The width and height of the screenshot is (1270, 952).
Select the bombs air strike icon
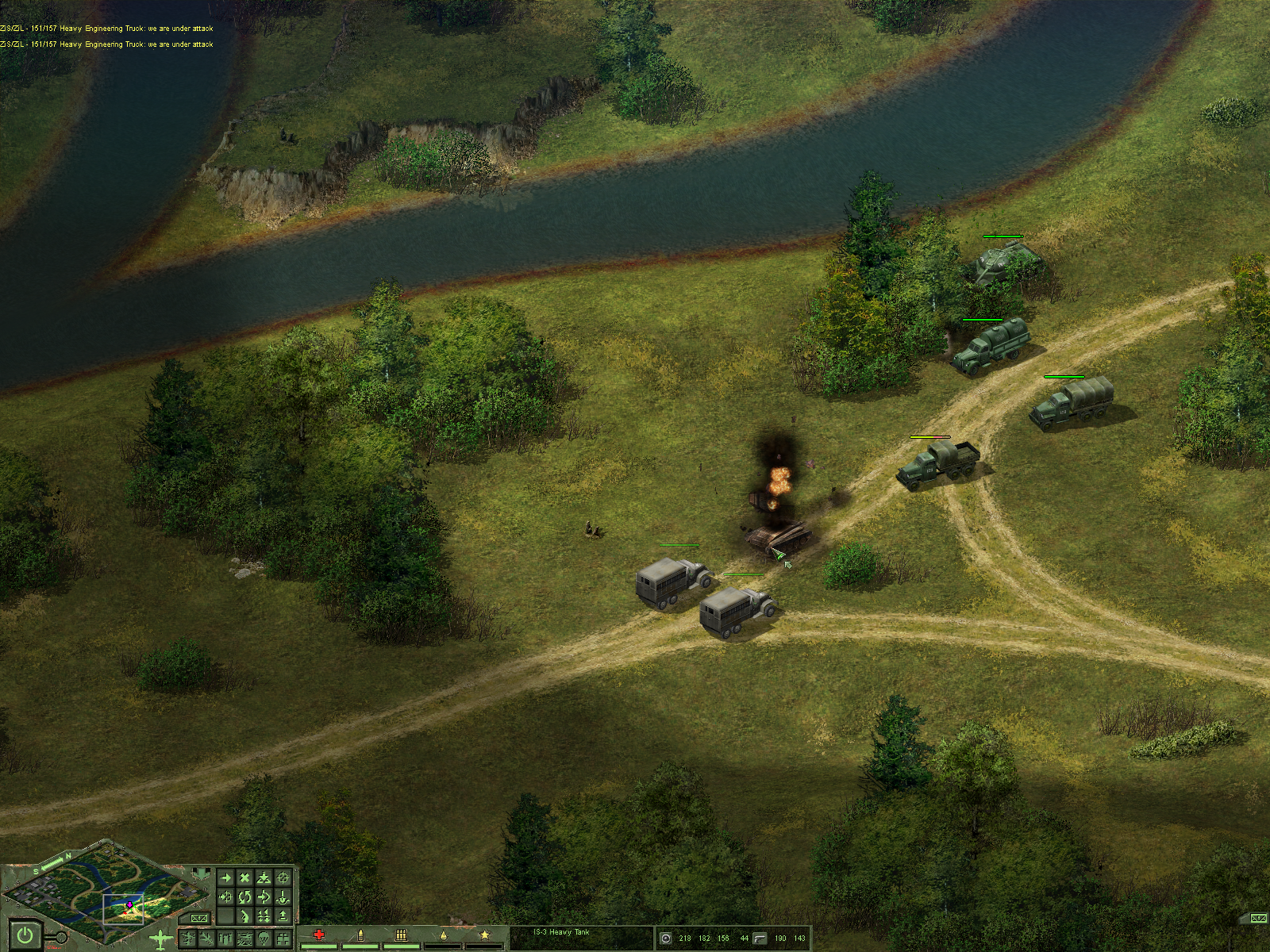[x=225, y=938]
